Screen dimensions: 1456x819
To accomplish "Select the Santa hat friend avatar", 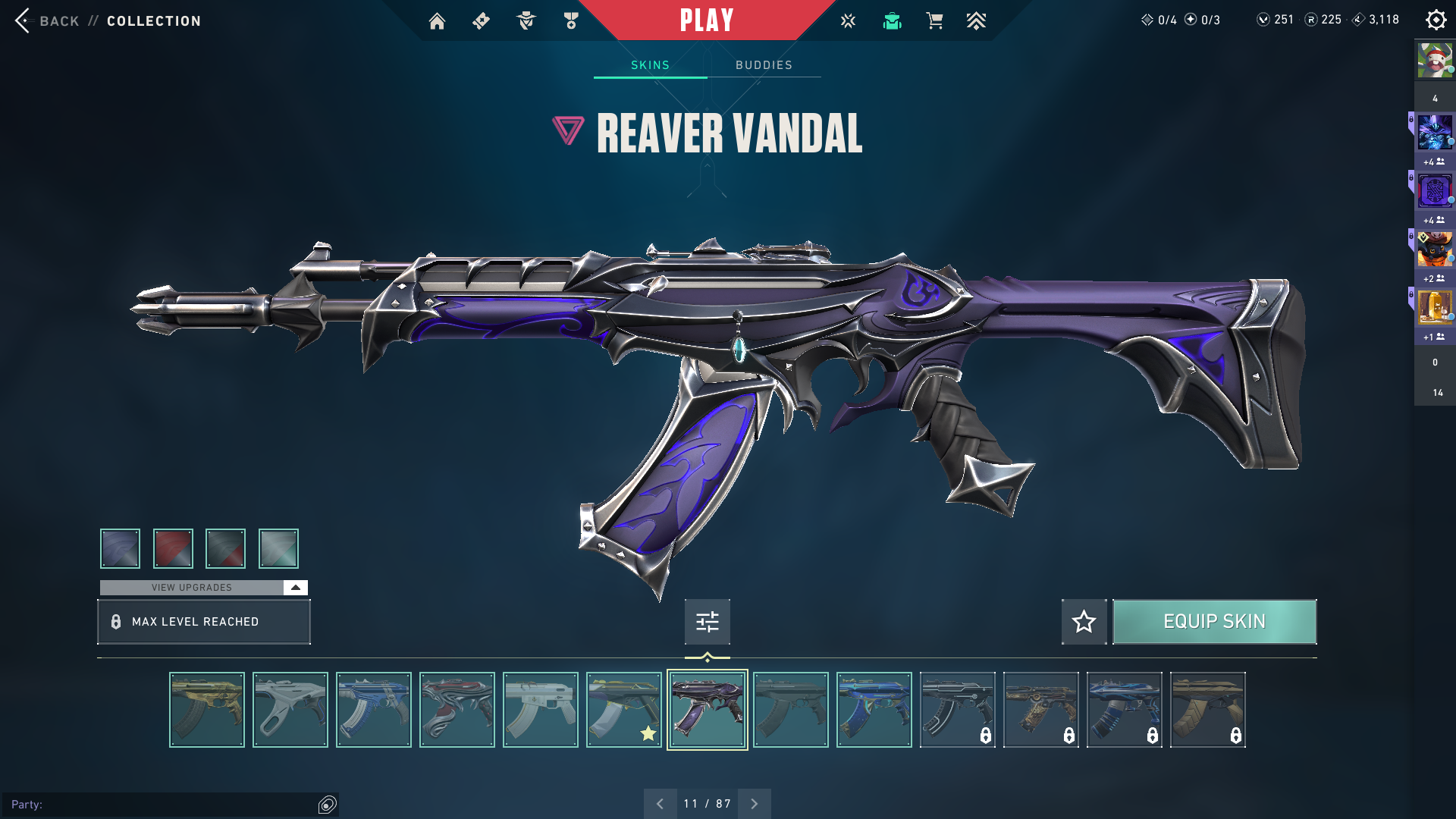I will tap(1435, 61).
